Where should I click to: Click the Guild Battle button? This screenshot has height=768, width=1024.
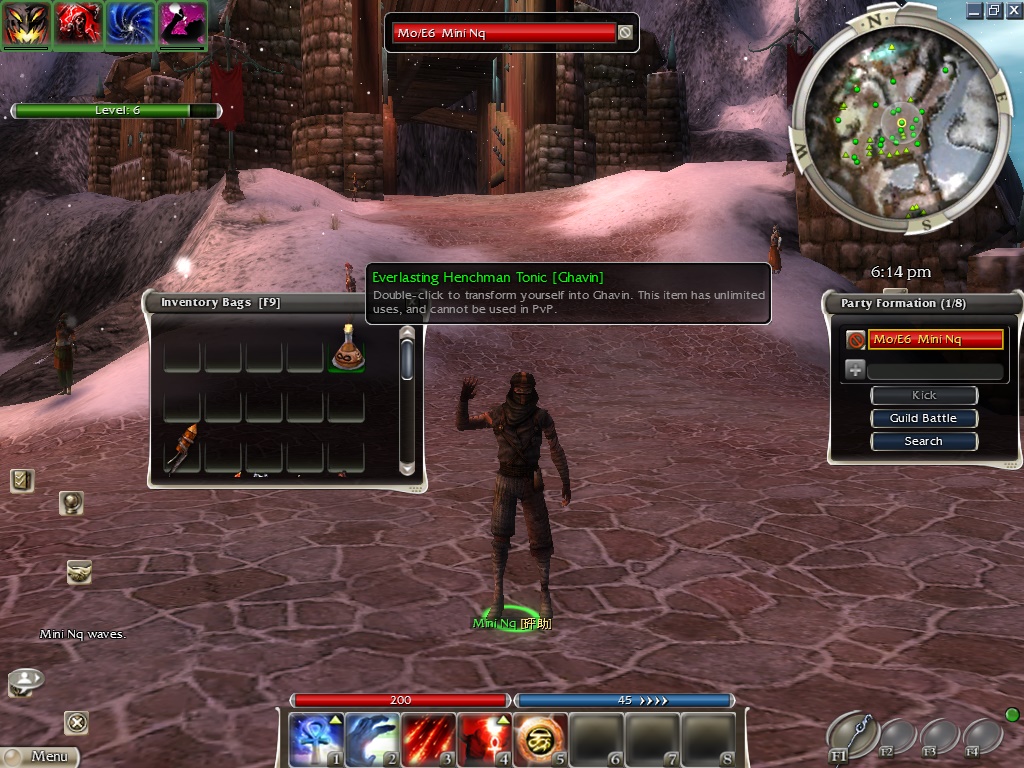[x=923, y=418]
